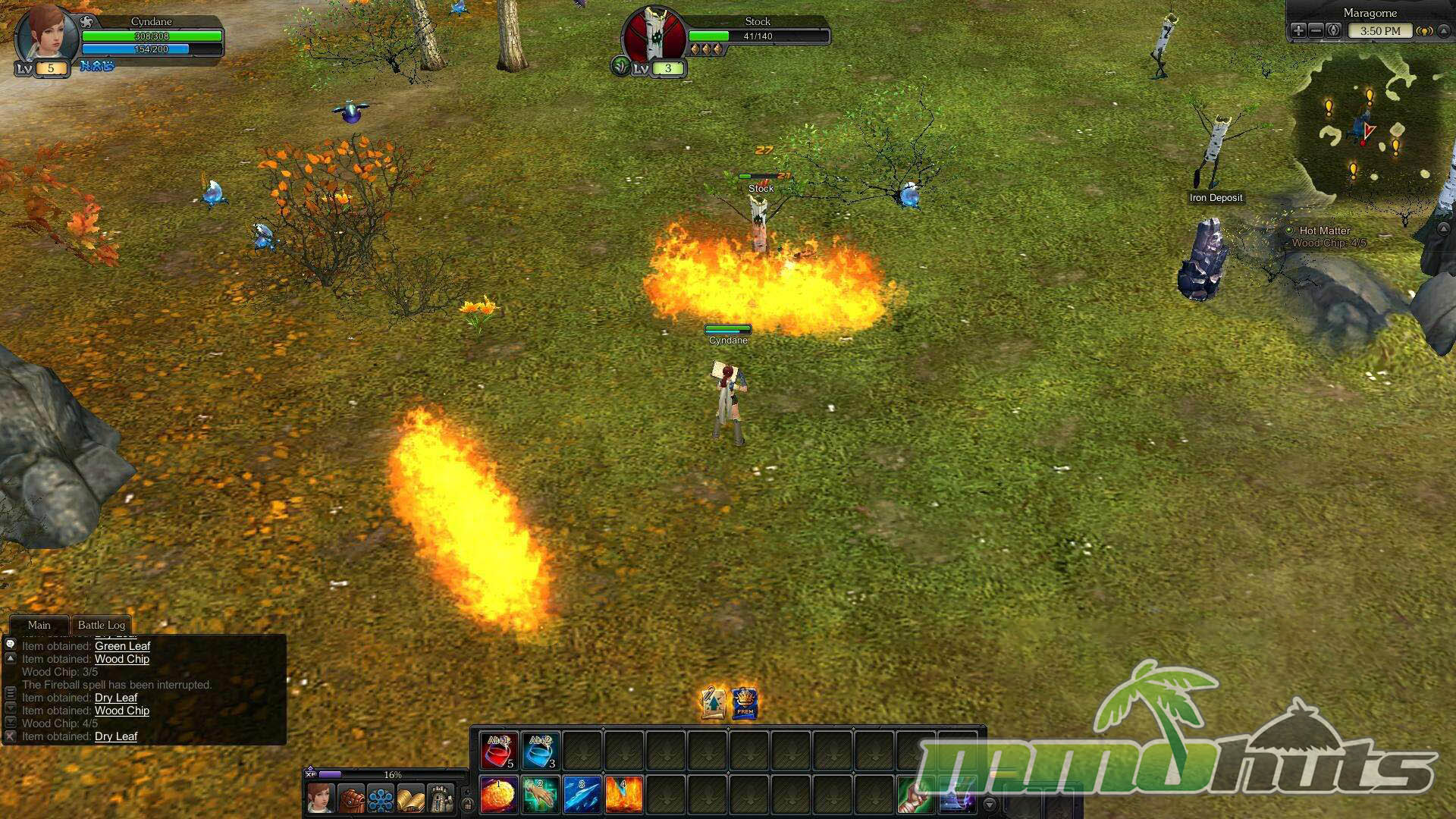Viewport: 1456px width, 819px height.
Task: Click the Stock target portrait
Action: coord(654,36)
